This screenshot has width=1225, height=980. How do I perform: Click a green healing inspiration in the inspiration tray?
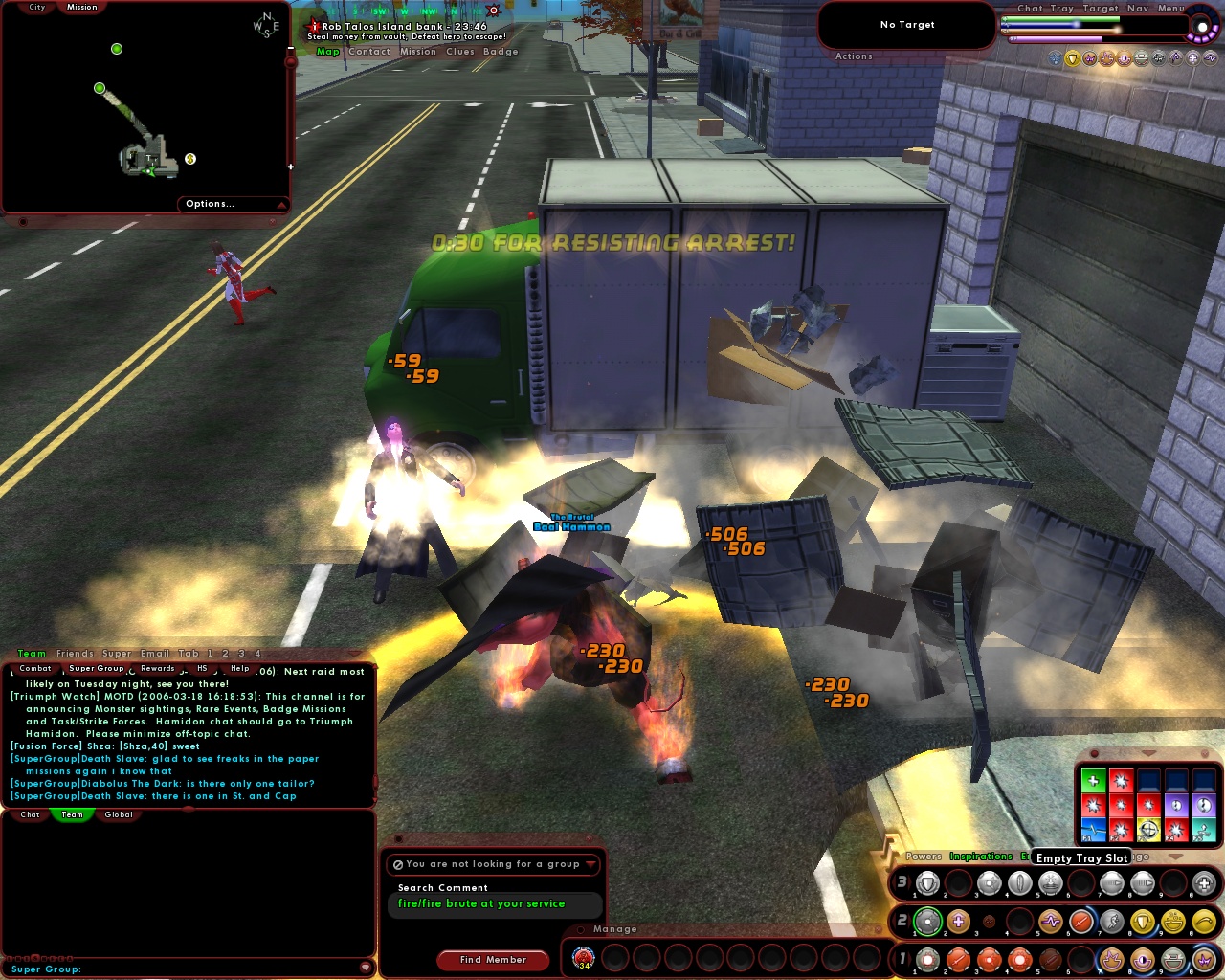pyautogui.click(x=1094, y=780)
